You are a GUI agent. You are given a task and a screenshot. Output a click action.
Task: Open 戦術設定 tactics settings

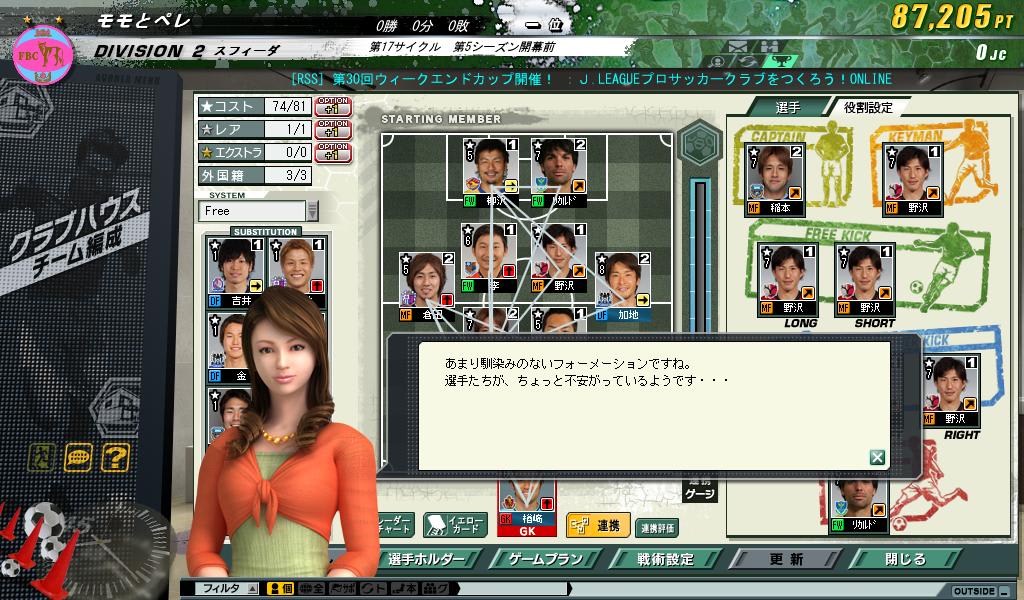click(665, 559)
